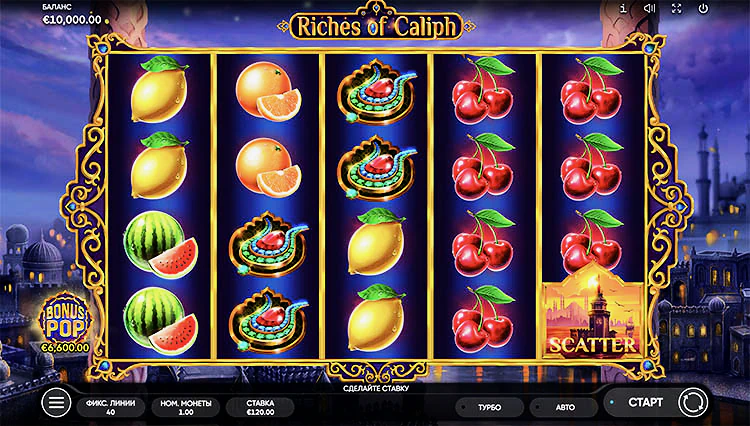Image resolution: width=750 pixels, height=426 pixels.
Task: Start the spin with the СТАРТ button
Action: pos(644,402)
